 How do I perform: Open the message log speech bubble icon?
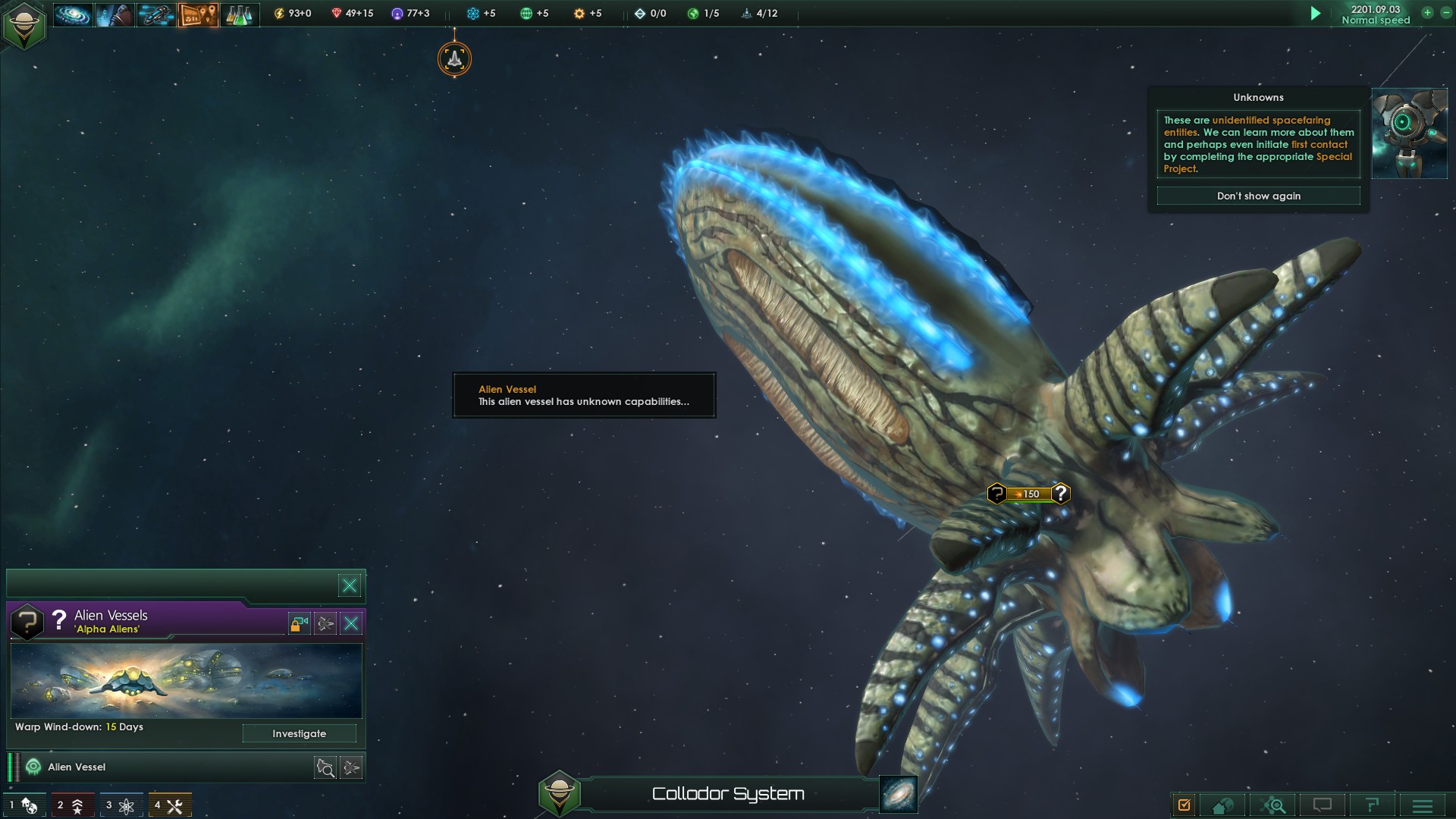pyautogui.click(x=1321, y=804)
